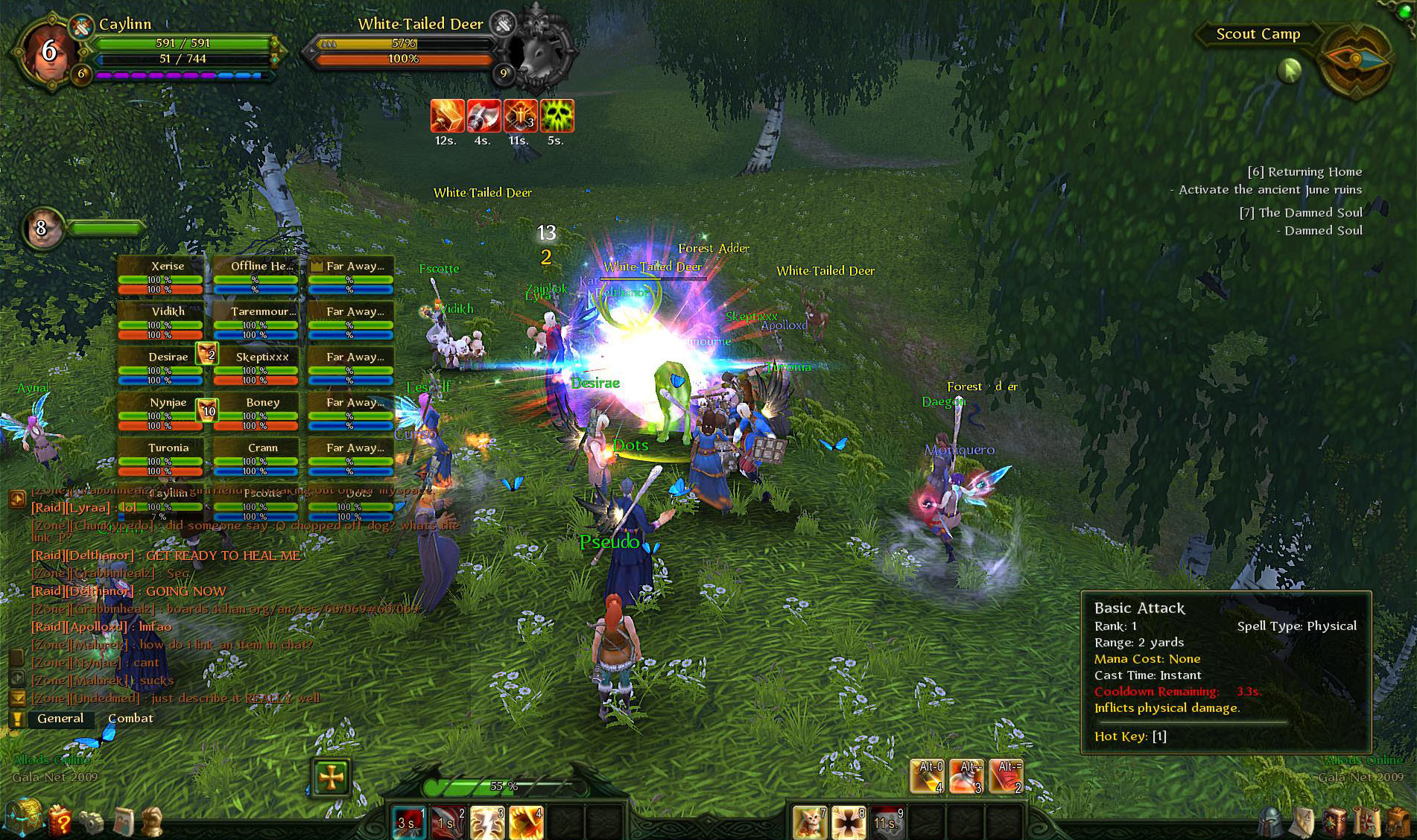
Task: Click the gear settings icon at bottom left
Action: (x=92, y=821)
